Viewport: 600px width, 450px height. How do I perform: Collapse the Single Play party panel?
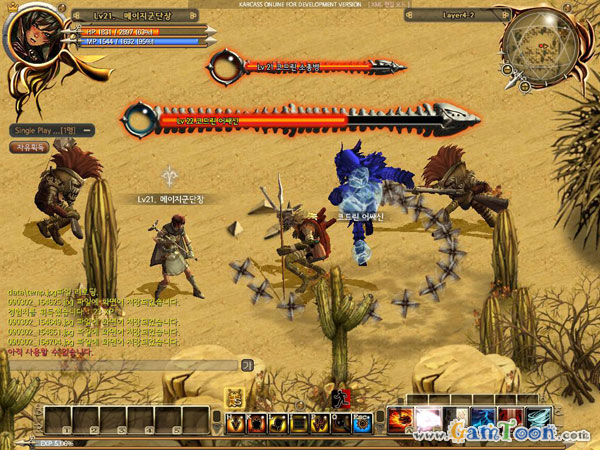(x=88, y=130)
